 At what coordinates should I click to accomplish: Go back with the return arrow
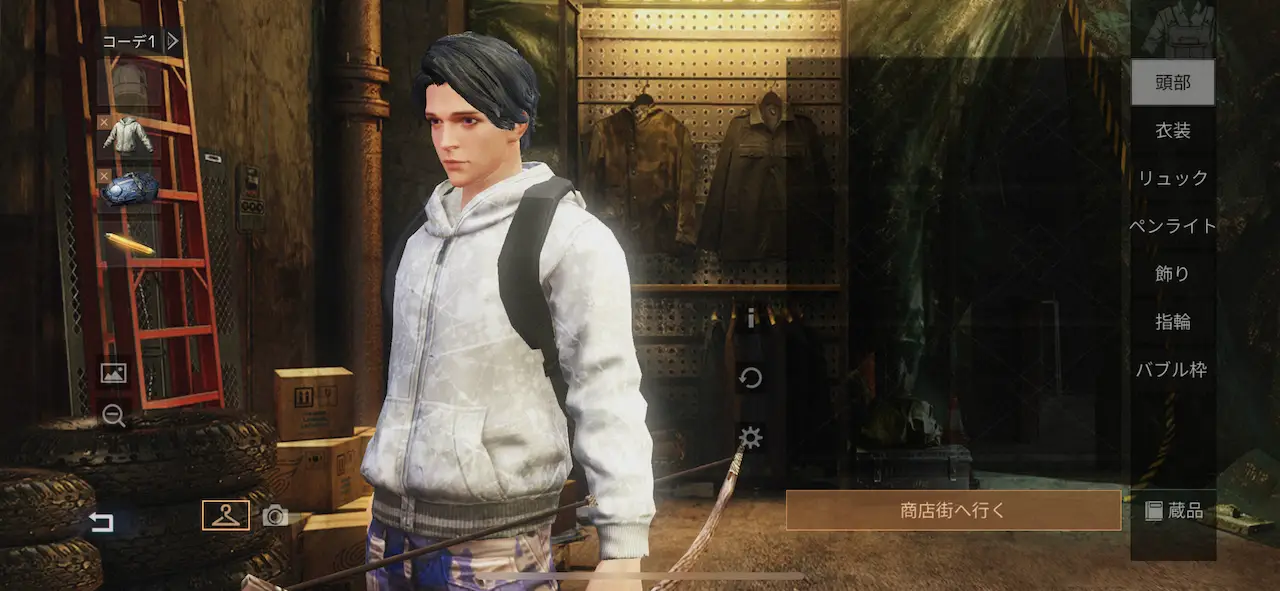tap(101, 522)
